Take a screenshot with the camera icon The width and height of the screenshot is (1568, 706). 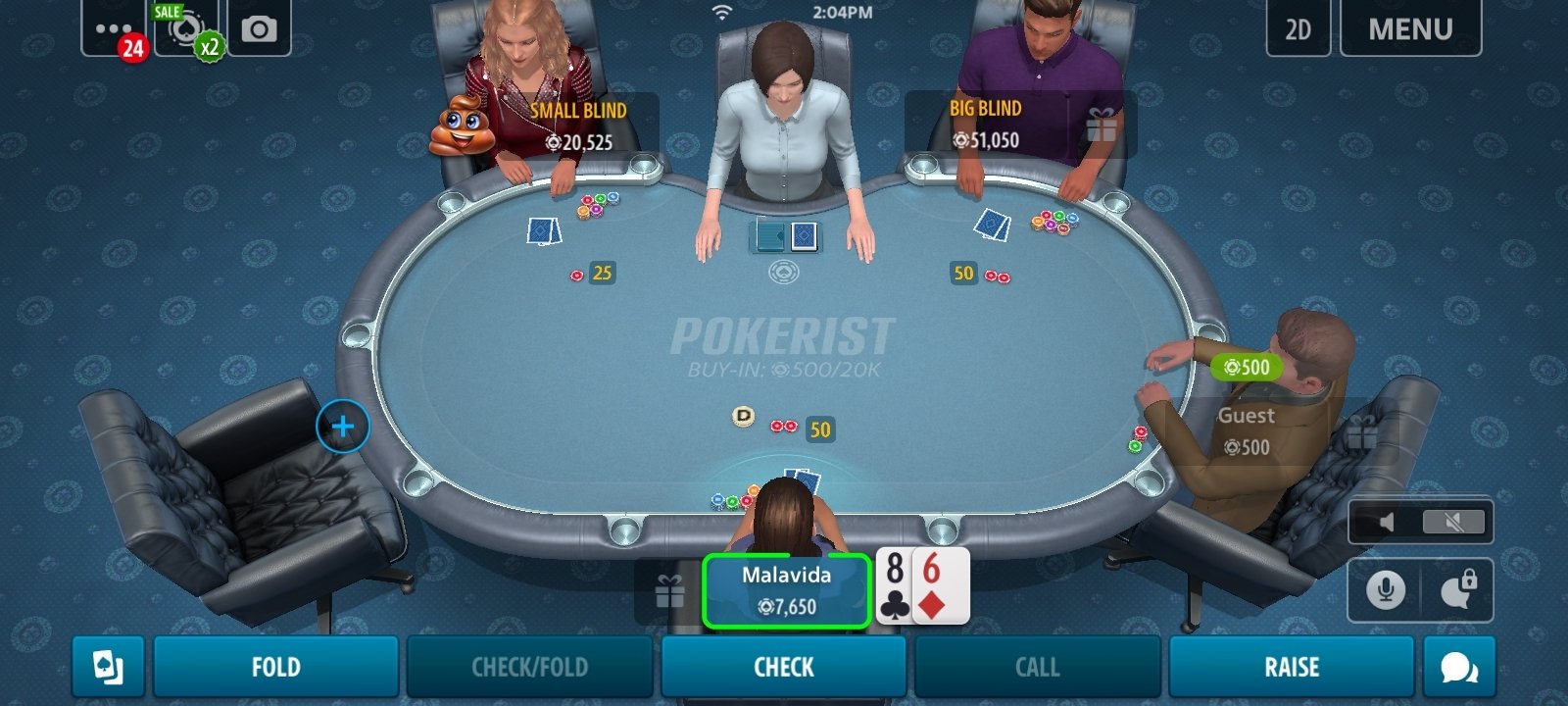[259, 29]
